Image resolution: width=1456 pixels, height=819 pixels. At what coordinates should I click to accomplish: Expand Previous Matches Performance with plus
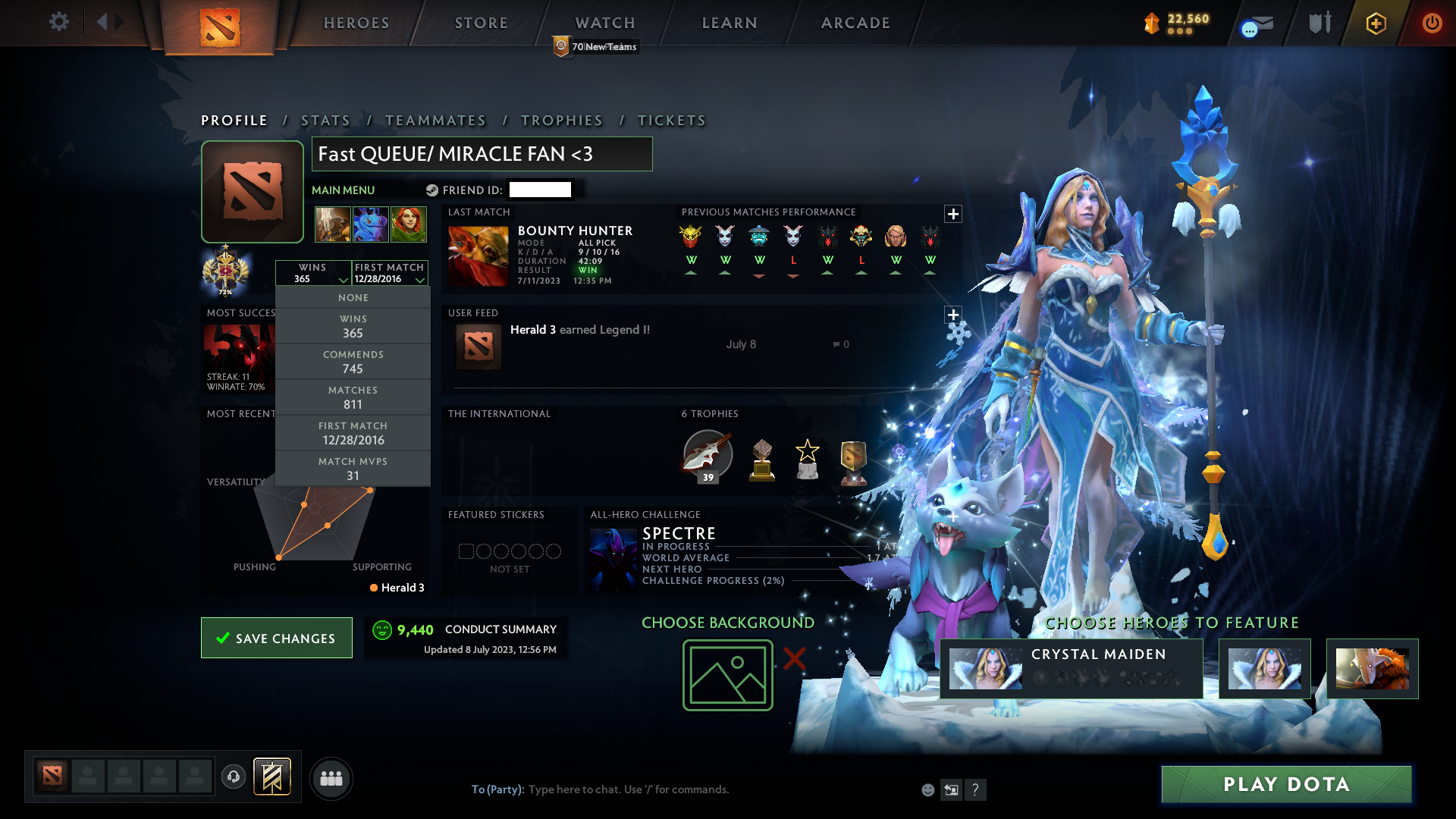click(x=953, y=214)
